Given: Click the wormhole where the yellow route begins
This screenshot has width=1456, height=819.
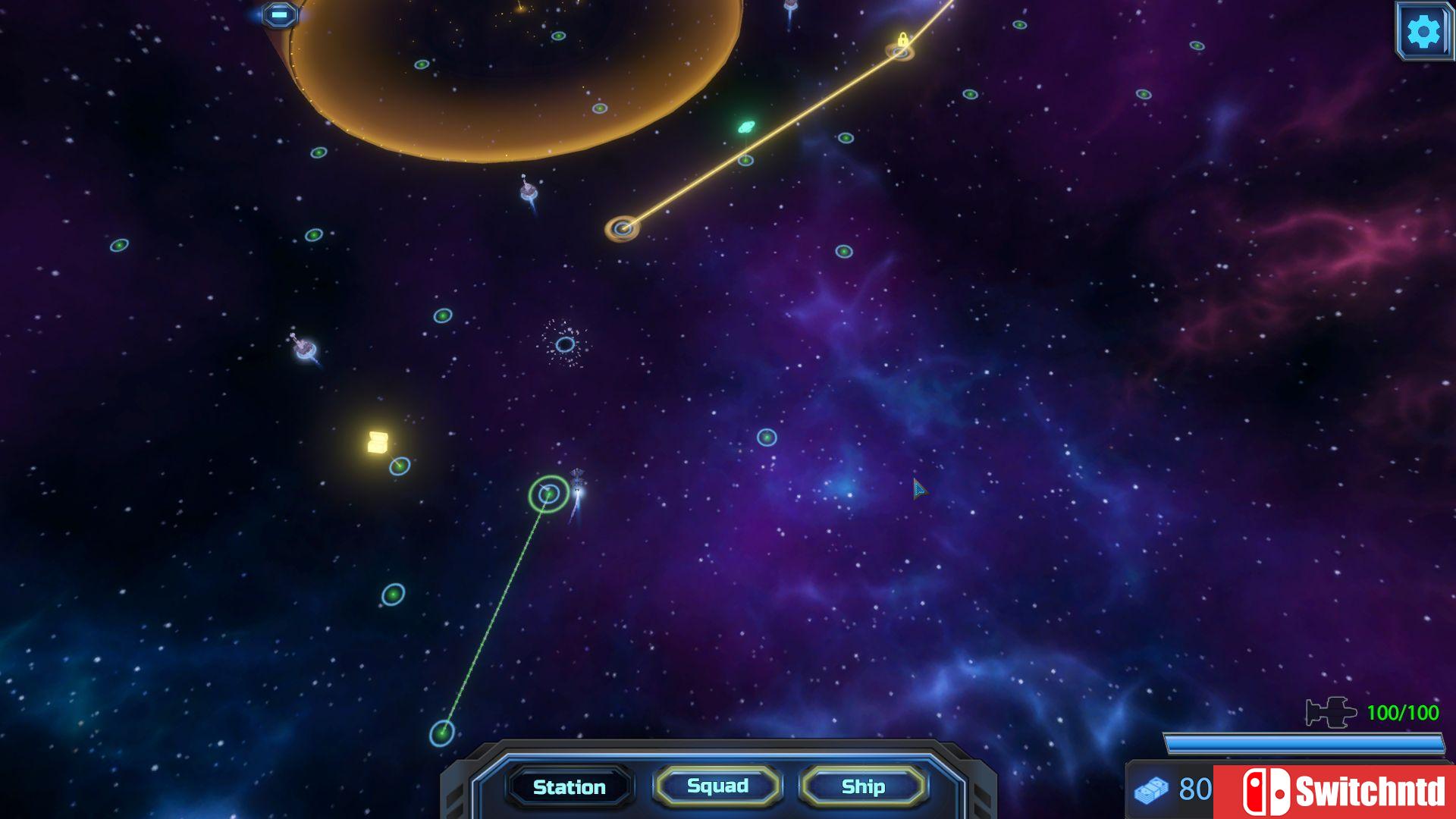Looking at the screenshot, I should pyautogui.click(x=623, y=227).
